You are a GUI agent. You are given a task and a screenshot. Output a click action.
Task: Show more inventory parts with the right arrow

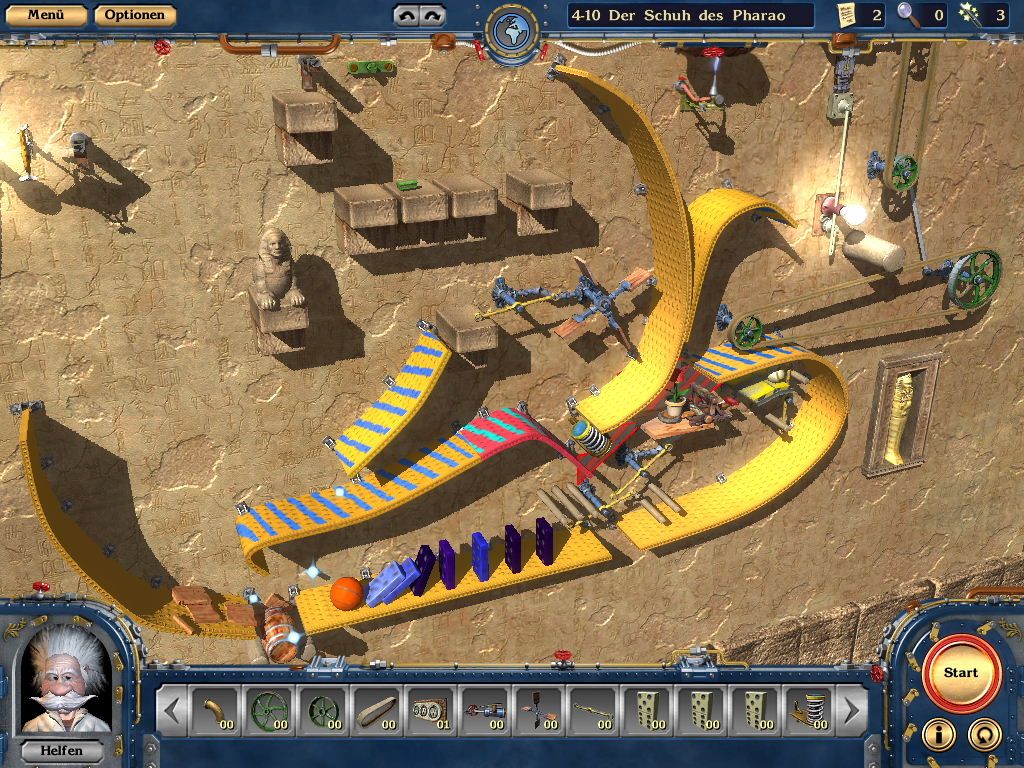851,711
